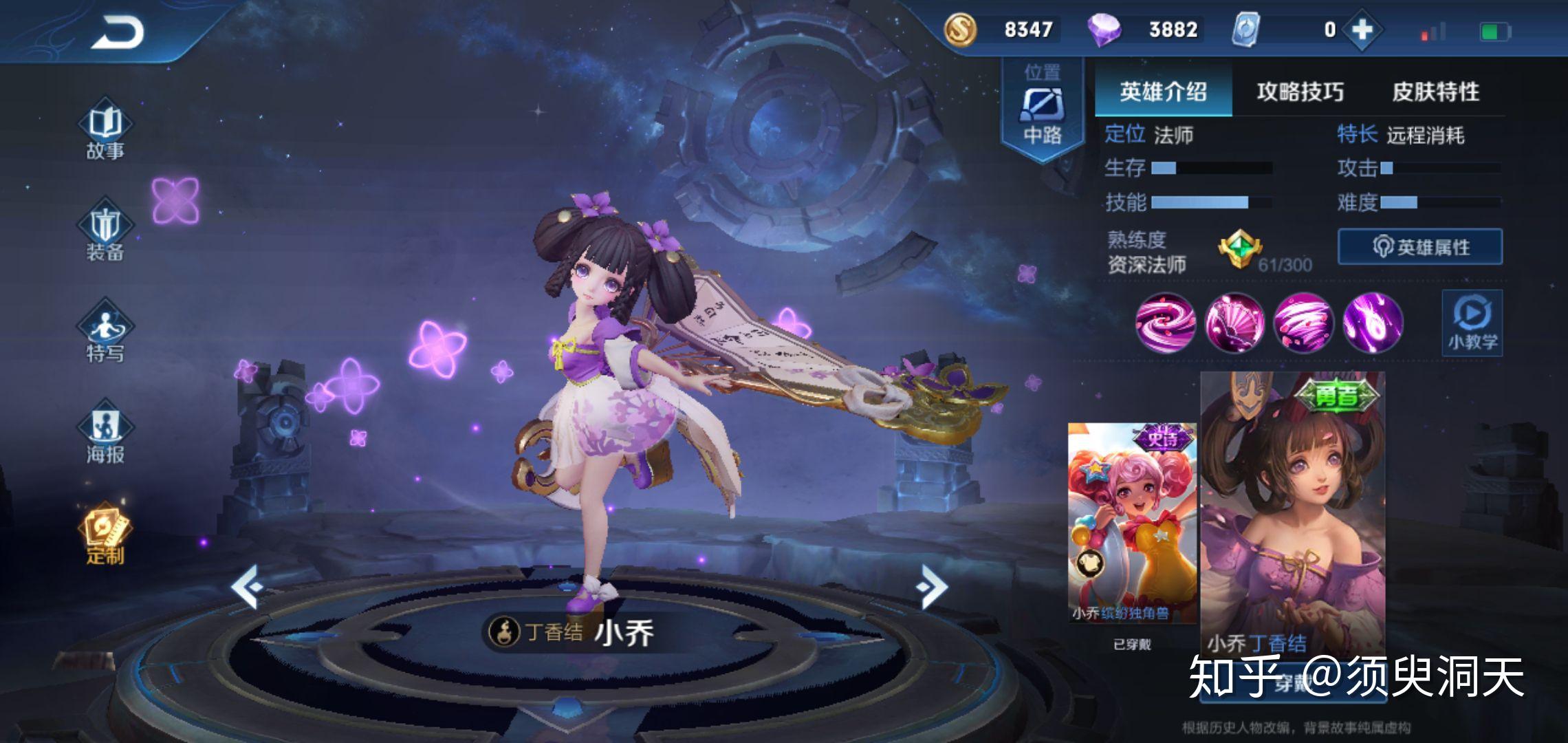Open the 皮肤特性 tab
Image resolution: width=1568 pixels, height=743 pixels.
[1435, 91]
